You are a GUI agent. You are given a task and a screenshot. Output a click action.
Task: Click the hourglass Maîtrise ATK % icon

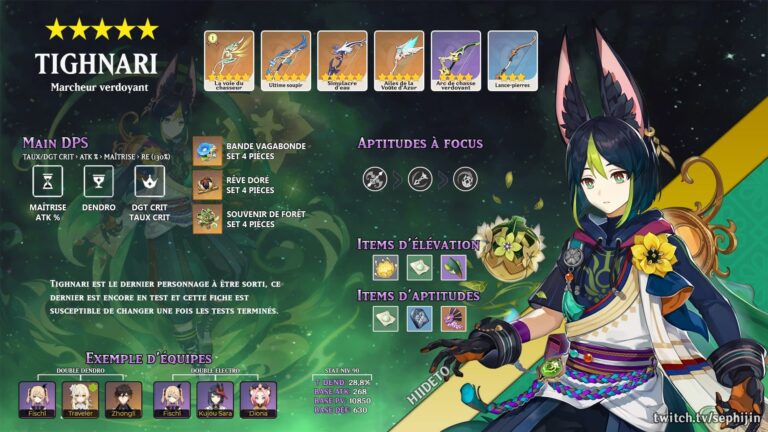[49, 181]
